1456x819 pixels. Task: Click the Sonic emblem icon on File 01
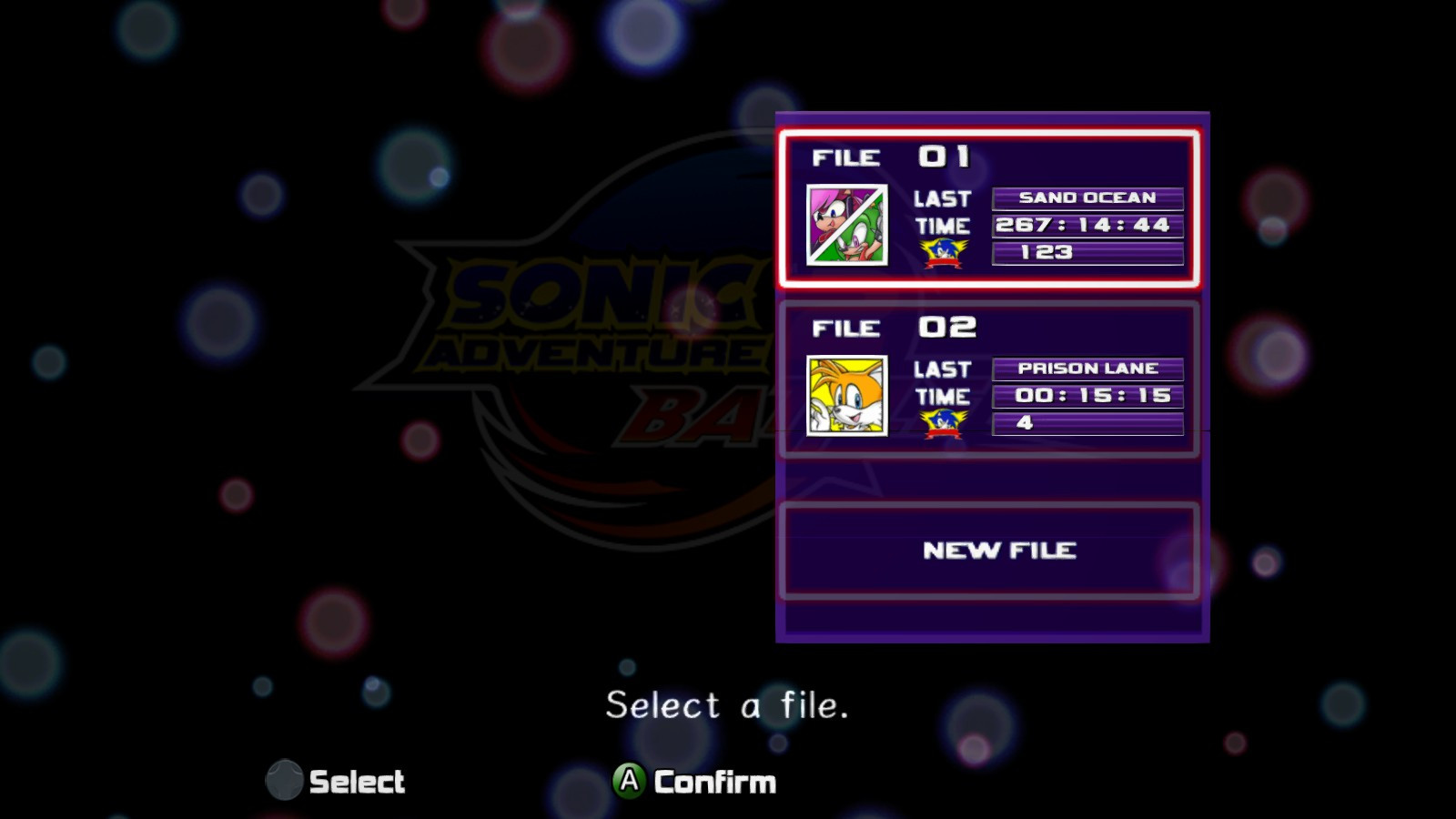point(942,253)
